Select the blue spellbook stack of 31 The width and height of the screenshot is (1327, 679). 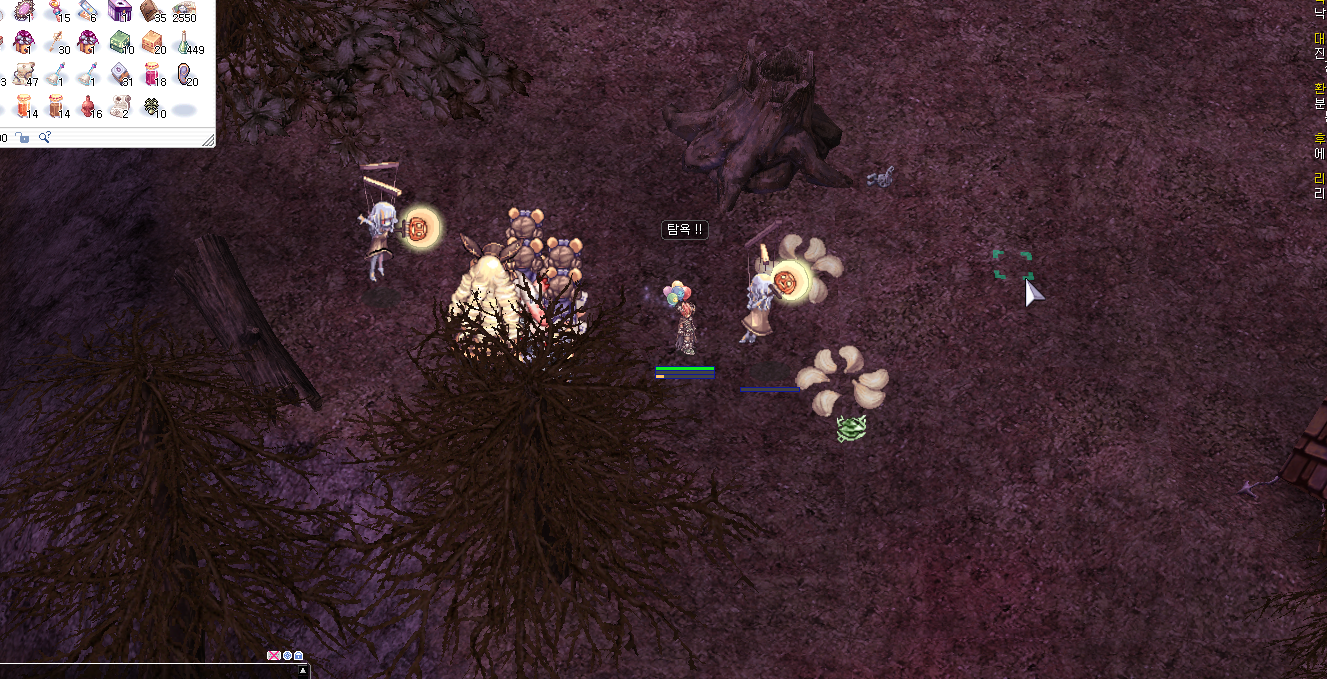tap(120, 74)
